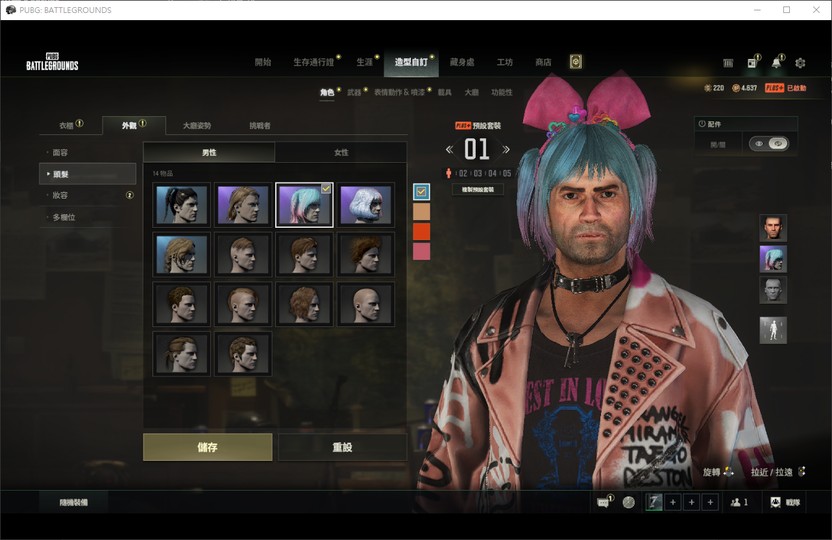
Task: Go to previous preset outfit arrow
Action: point(449,150)
